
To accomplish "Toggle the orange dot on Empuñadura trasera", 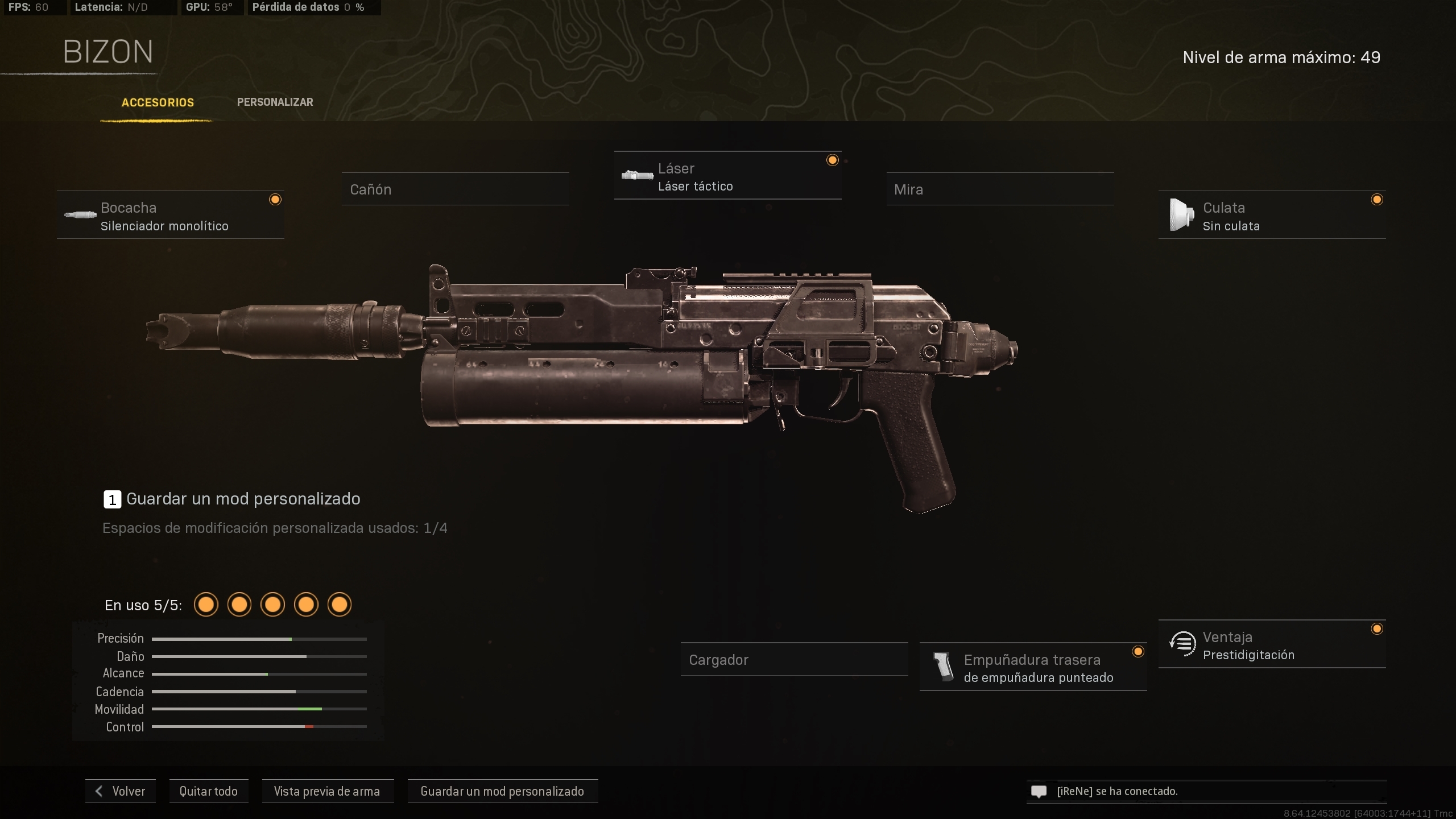I will (1139, 652).
